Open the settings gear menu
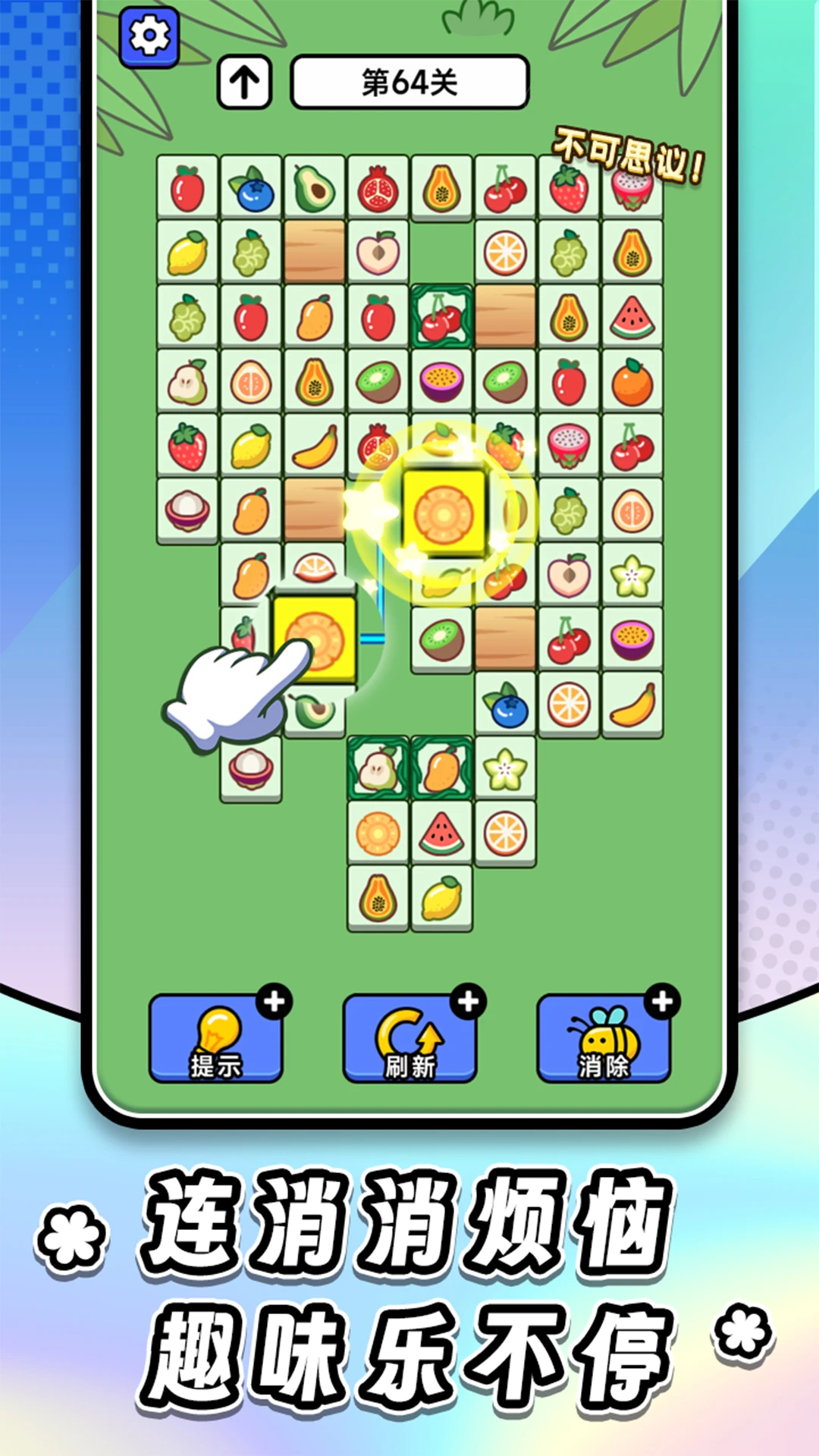The image size is (819, 1456). coord(149,36)
